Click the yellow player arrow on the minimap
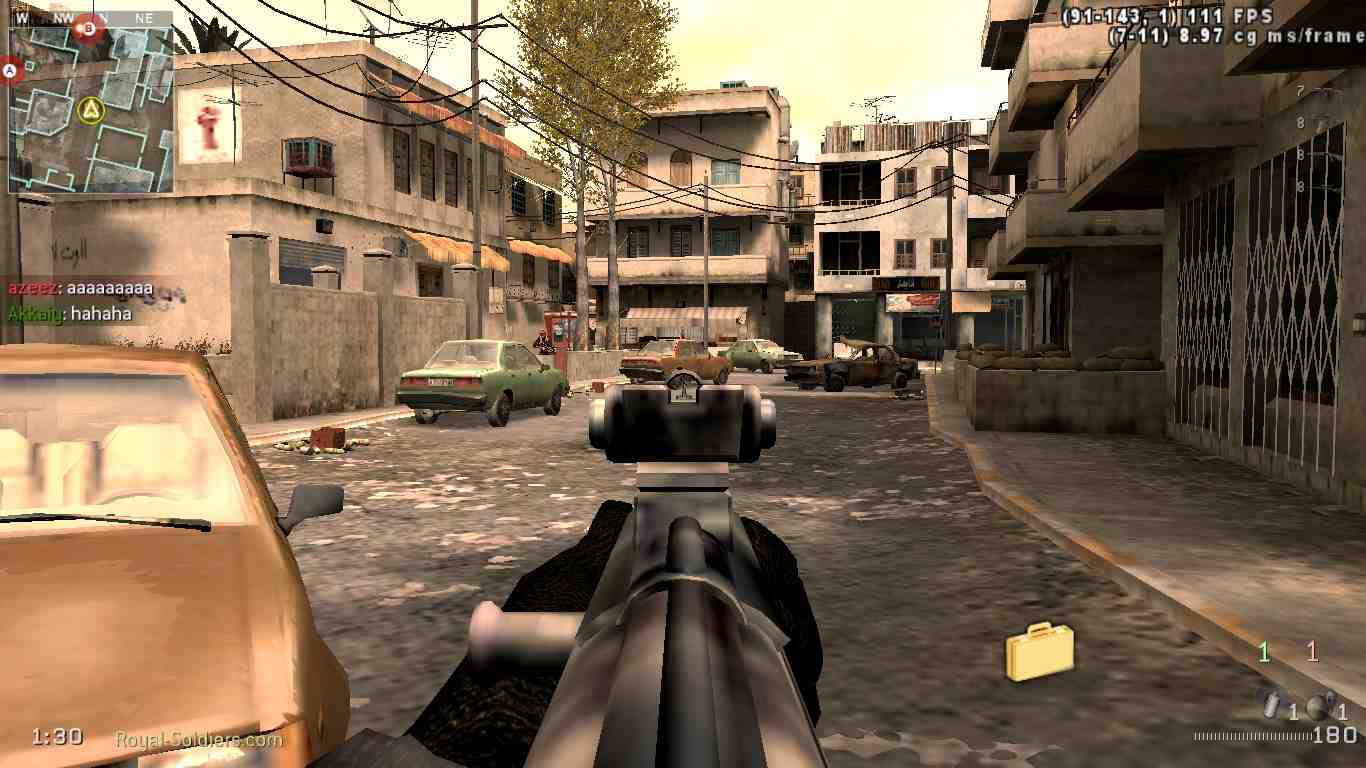Image resolution: width=1366 pixels, height=768 pixels. 91,108
